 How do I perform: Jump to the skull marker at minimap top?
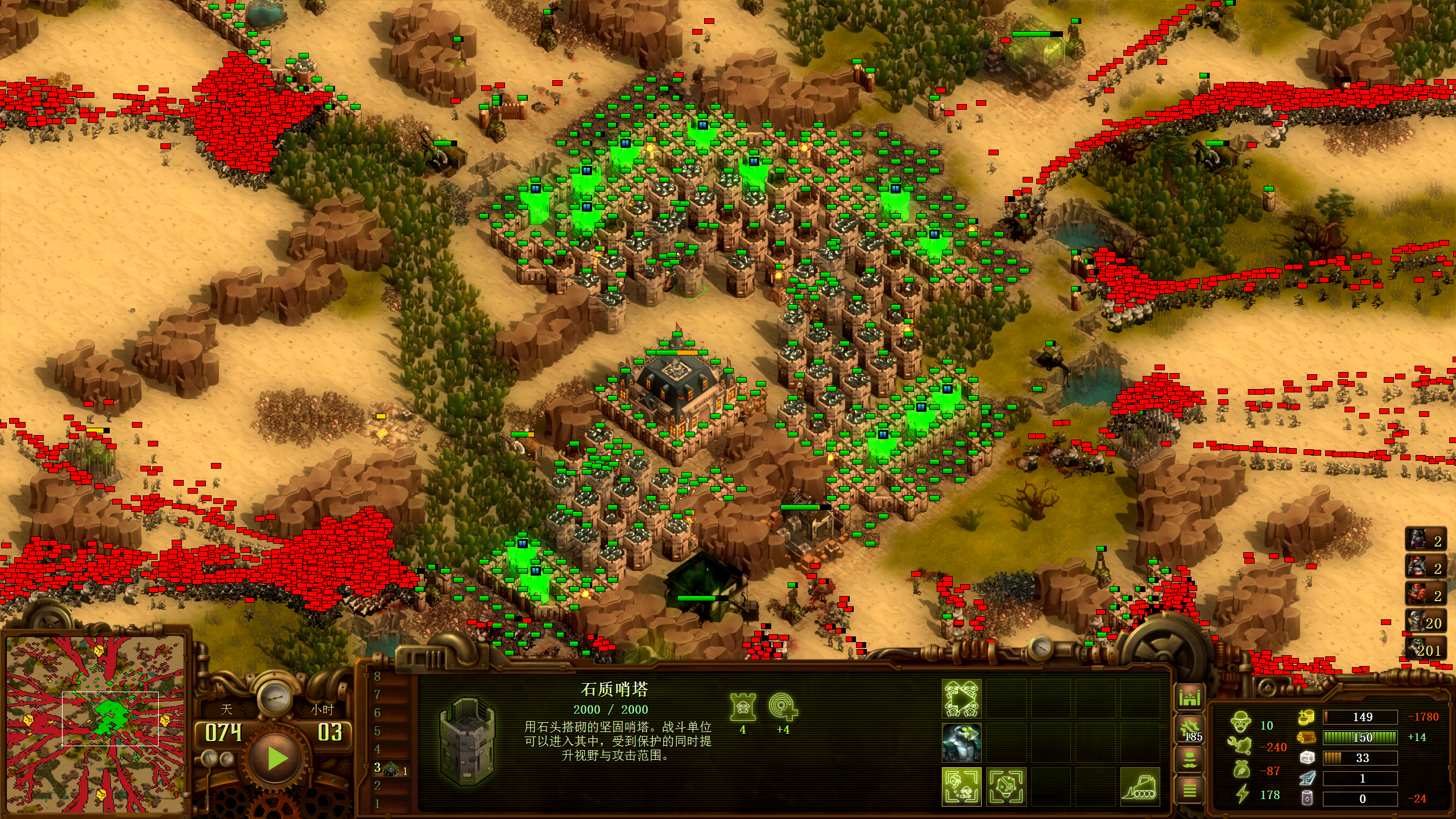(98, 650)
